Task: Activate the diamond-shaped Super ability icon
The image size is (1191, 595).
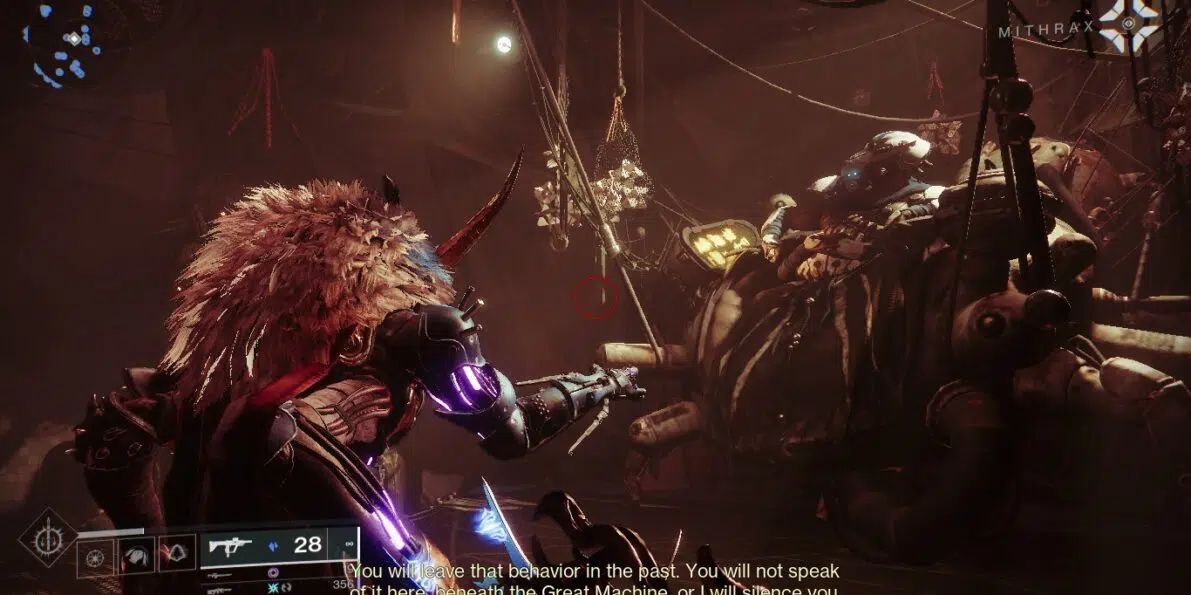Action: 48,538
